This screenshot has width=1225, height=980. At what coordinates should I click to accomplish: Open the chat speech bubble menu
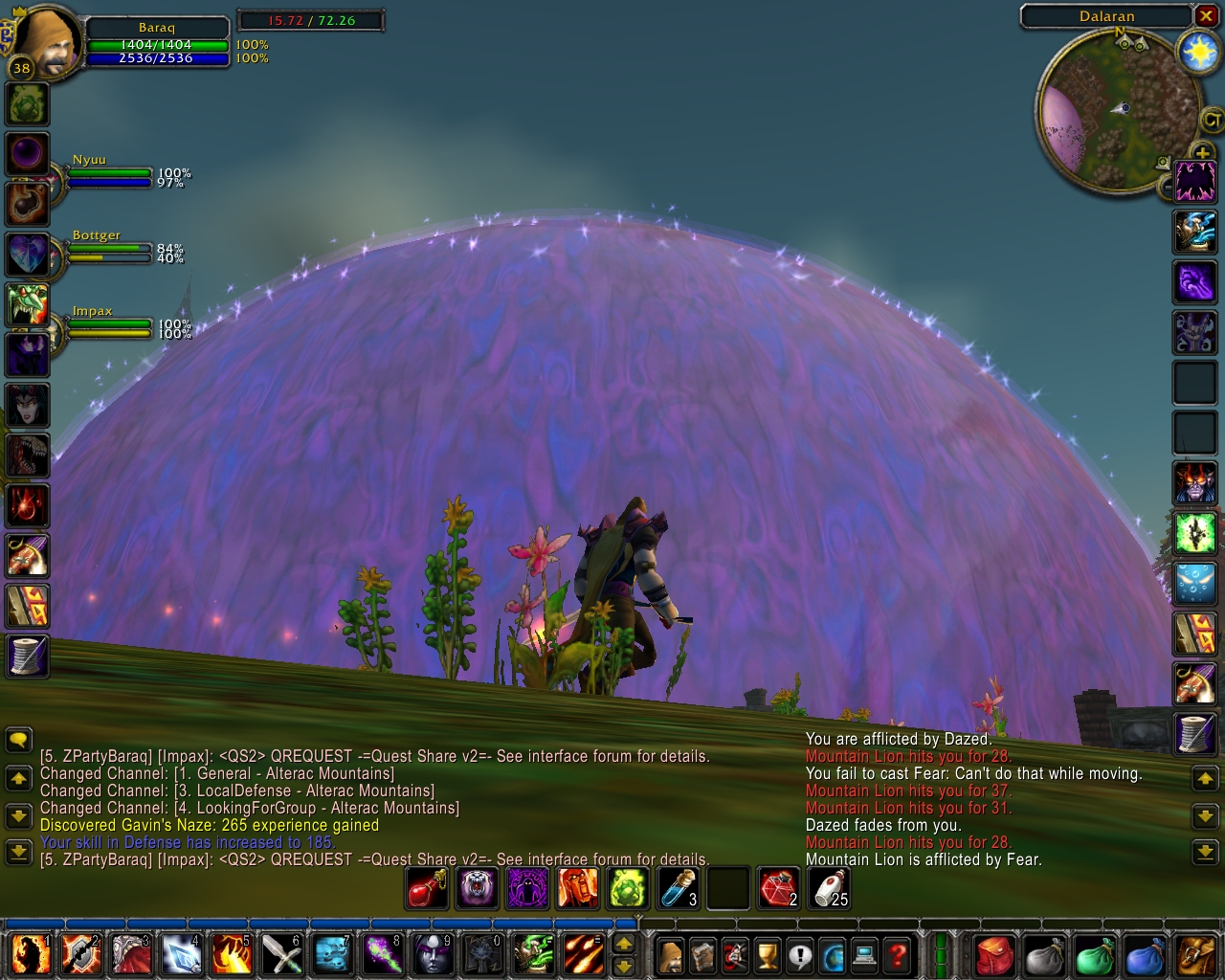(18, 740)
